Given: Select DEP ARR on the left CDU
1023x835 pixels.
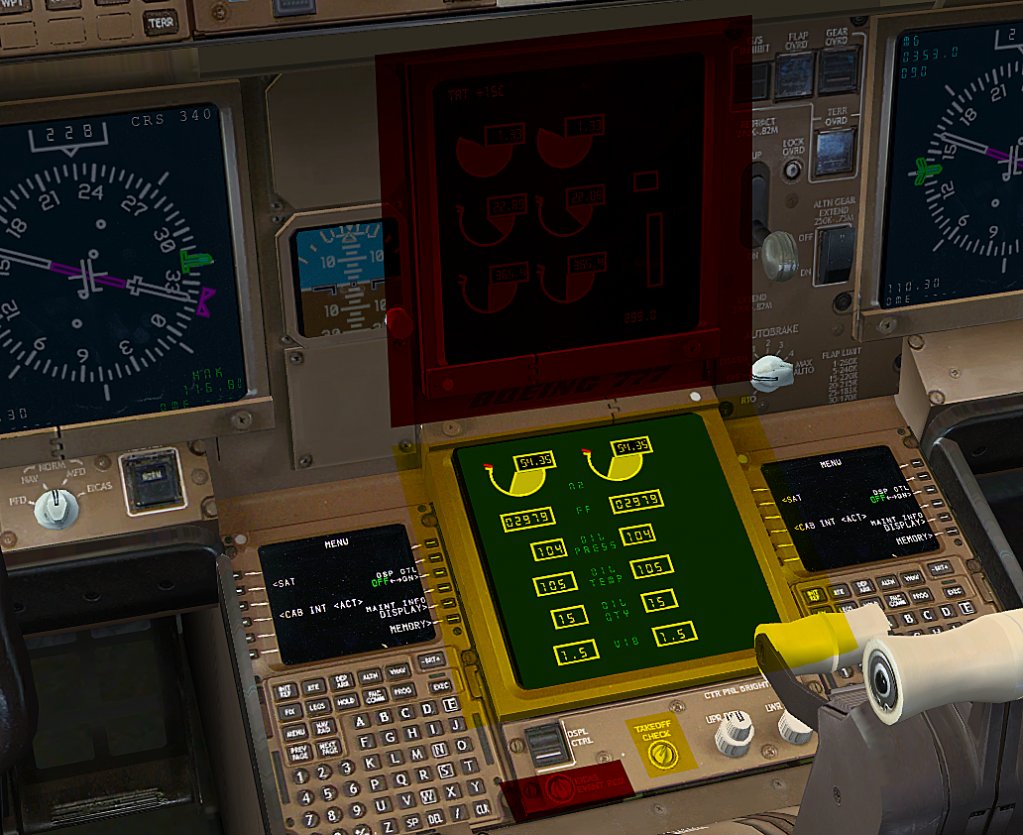Looking at the screenshot, I should 342,682.
